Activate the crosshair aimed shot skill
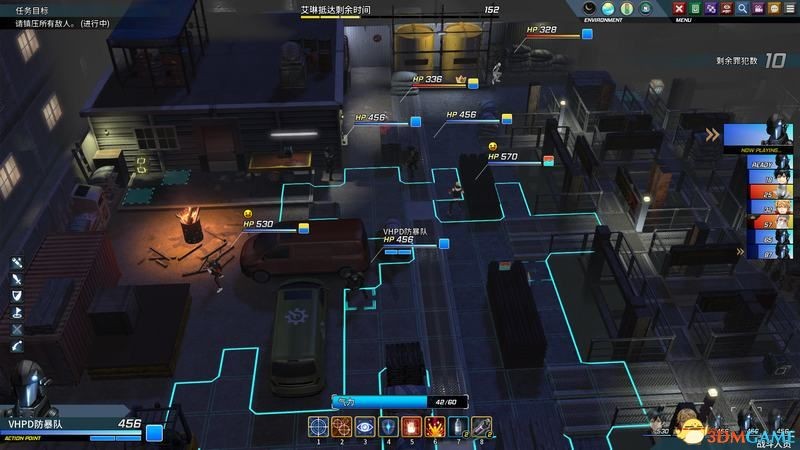This screenshot has height=450, width=800. [319, 426]
